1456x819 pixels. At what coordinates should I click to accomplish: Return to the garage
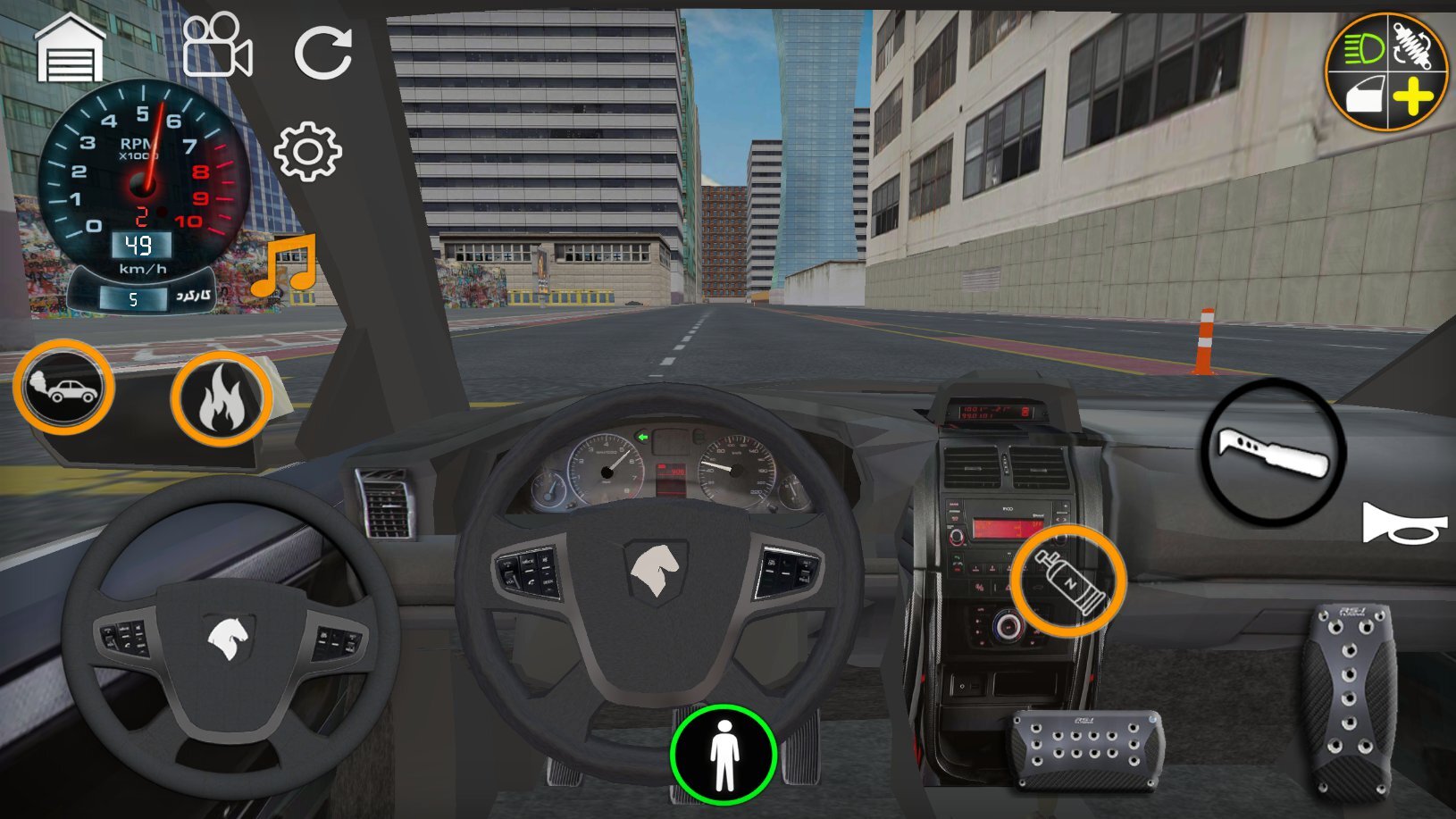pos(70,50)
